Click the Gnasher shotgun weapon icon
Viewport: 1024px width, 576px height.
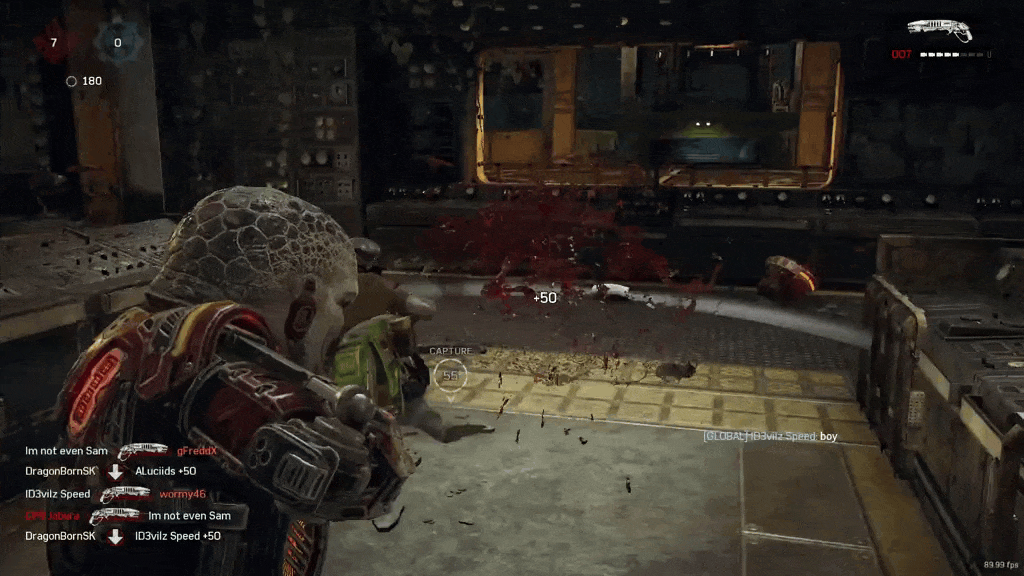click(x=939, y=30)
